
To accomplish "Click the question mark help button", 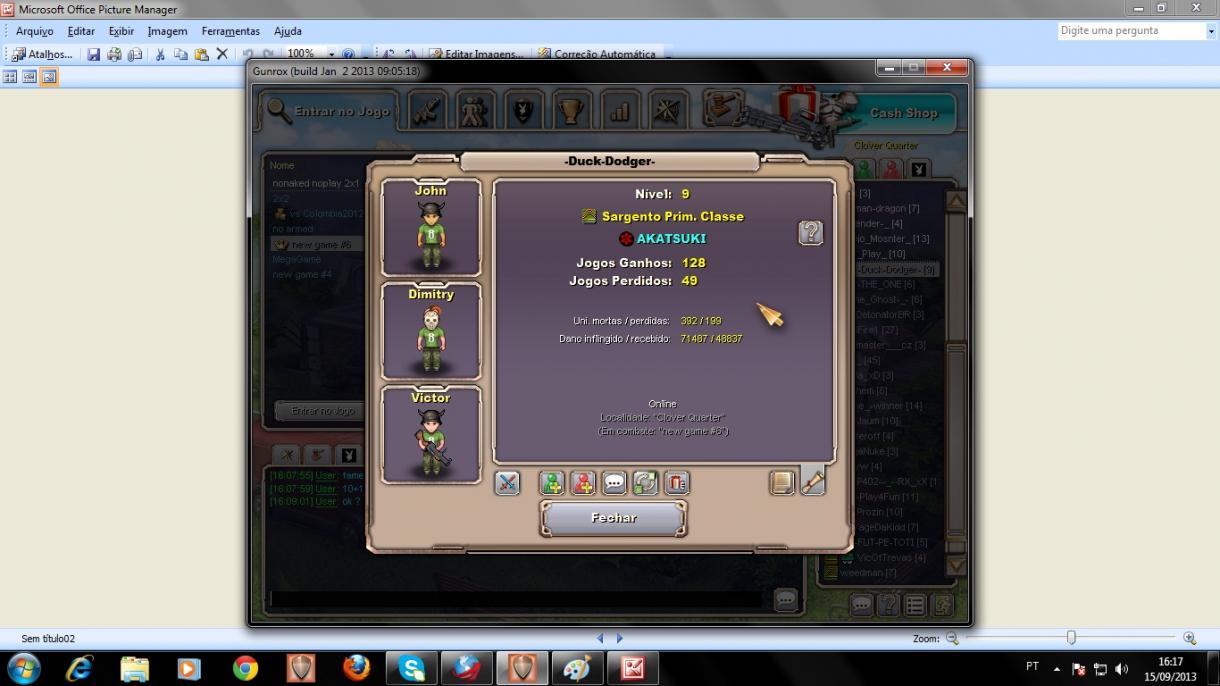I will coord(811,233).
